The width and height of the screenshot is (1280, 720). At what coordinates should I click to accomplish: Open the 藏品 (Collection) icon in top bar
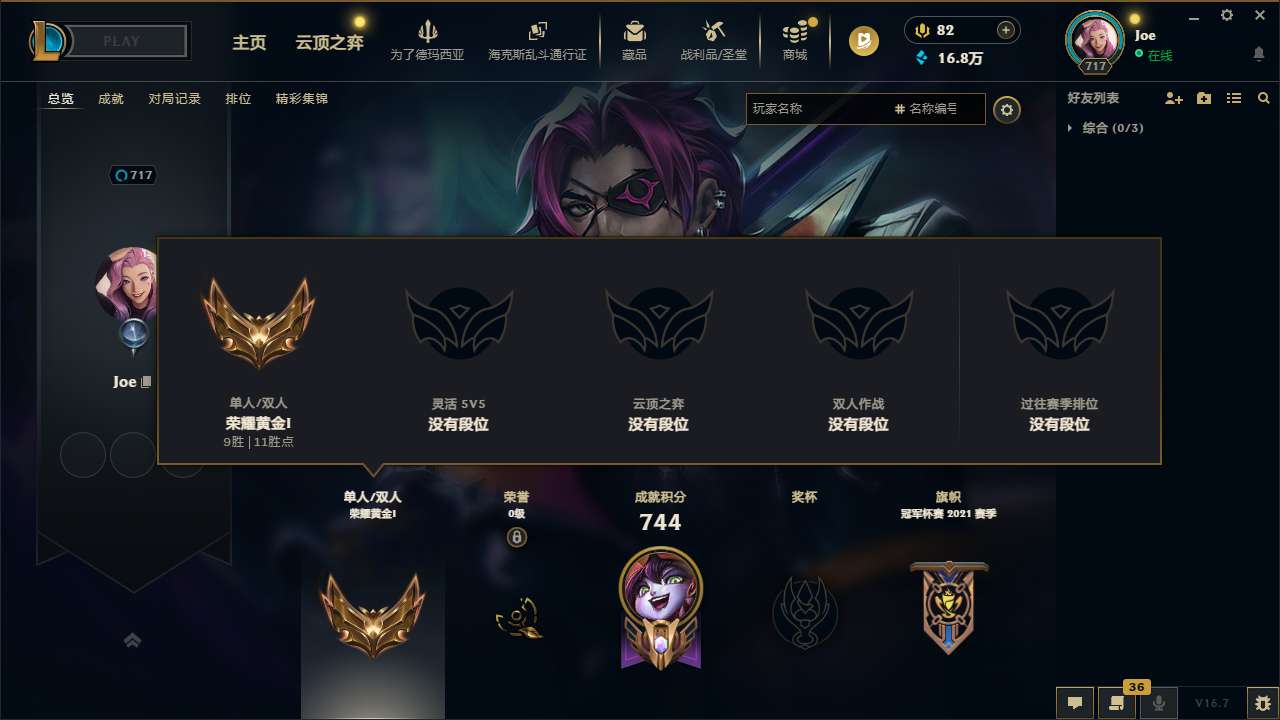point(634,32)
